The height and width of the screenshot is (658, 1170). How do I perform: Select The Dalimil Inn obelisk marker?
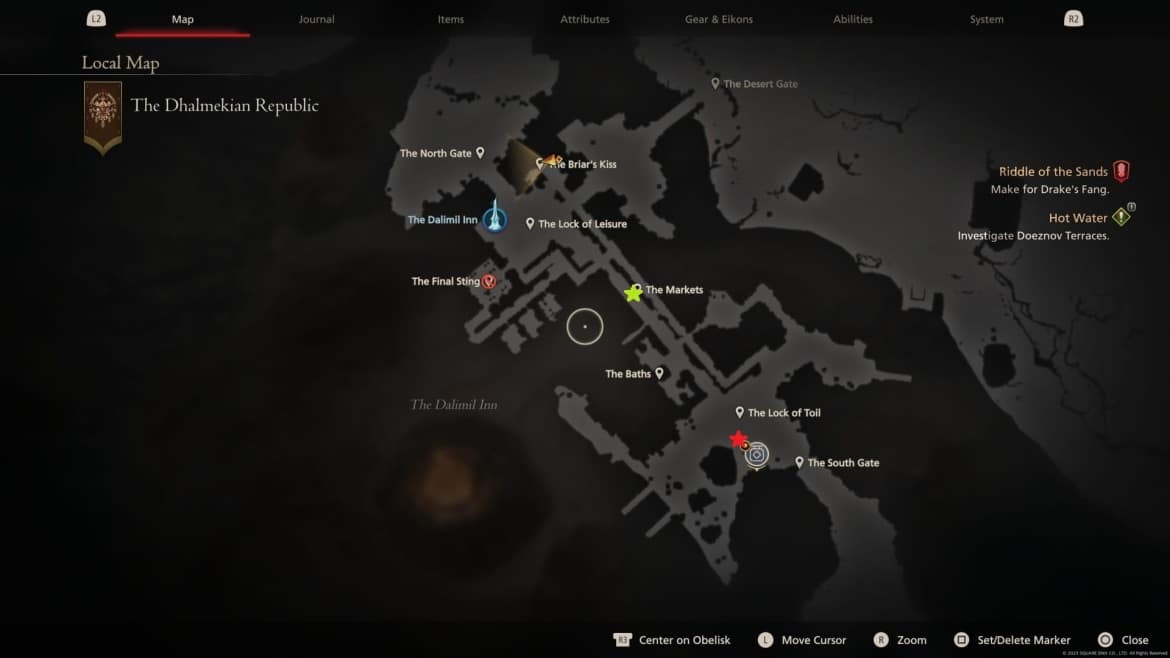coord(494,218)
